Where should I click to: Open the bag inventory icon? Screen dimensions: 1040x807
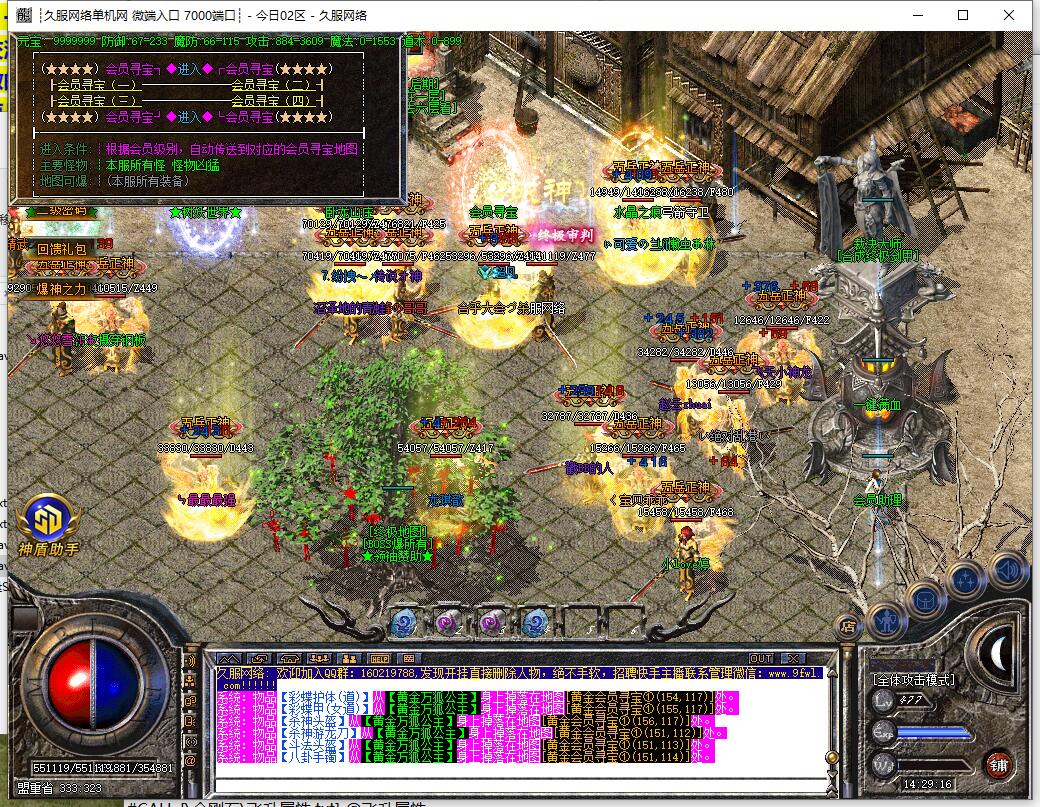click(x=926, y=600)
